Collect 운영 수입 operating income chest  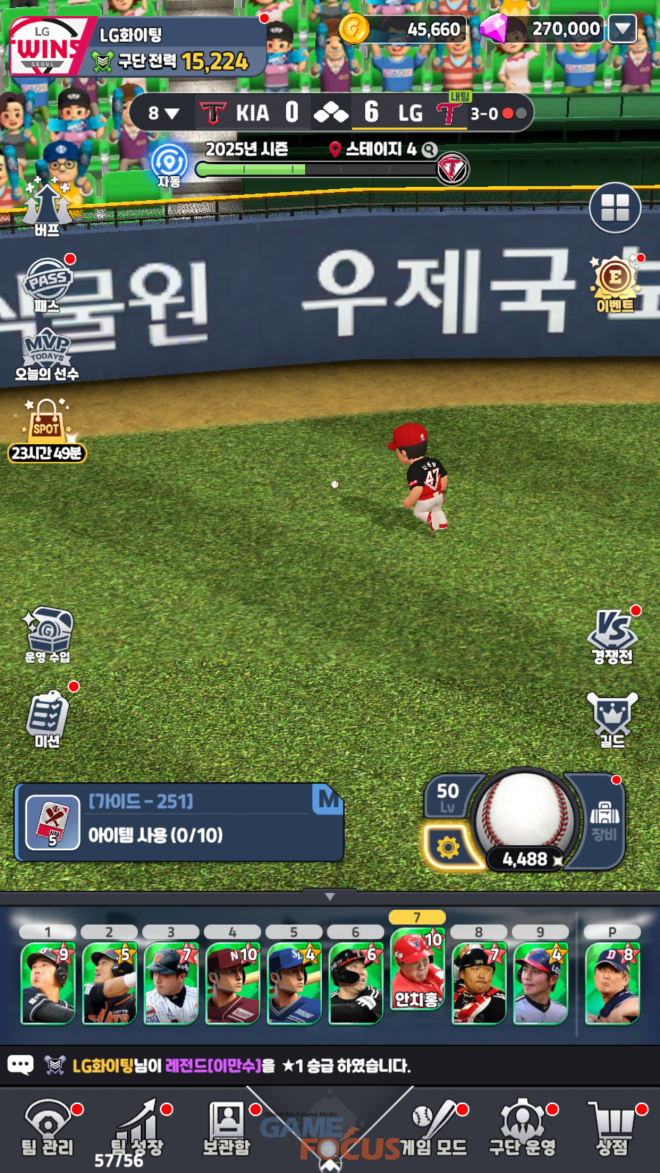47,635
